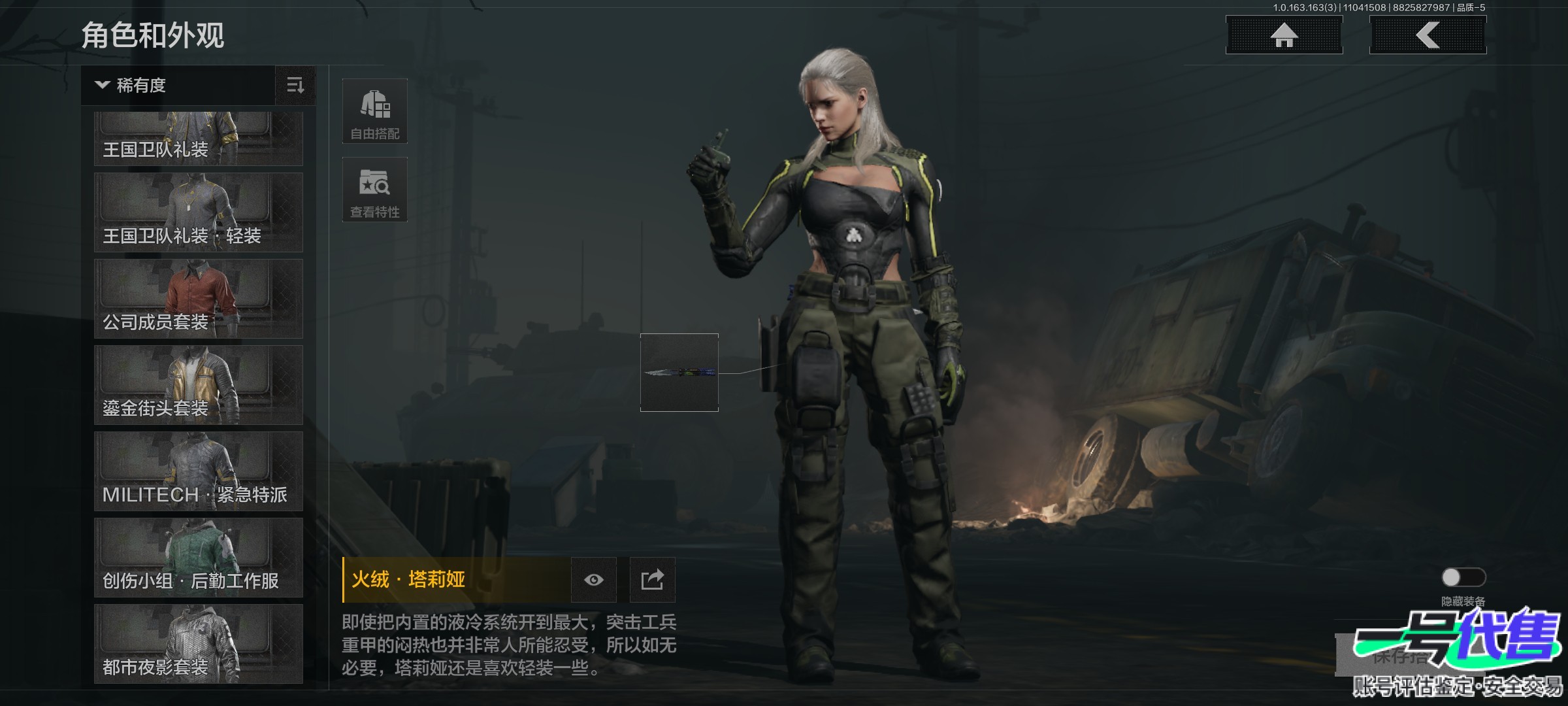Select the 公司成员套装 outfit
Screen dimensions: 1568x706
click(x=198, y=299)
